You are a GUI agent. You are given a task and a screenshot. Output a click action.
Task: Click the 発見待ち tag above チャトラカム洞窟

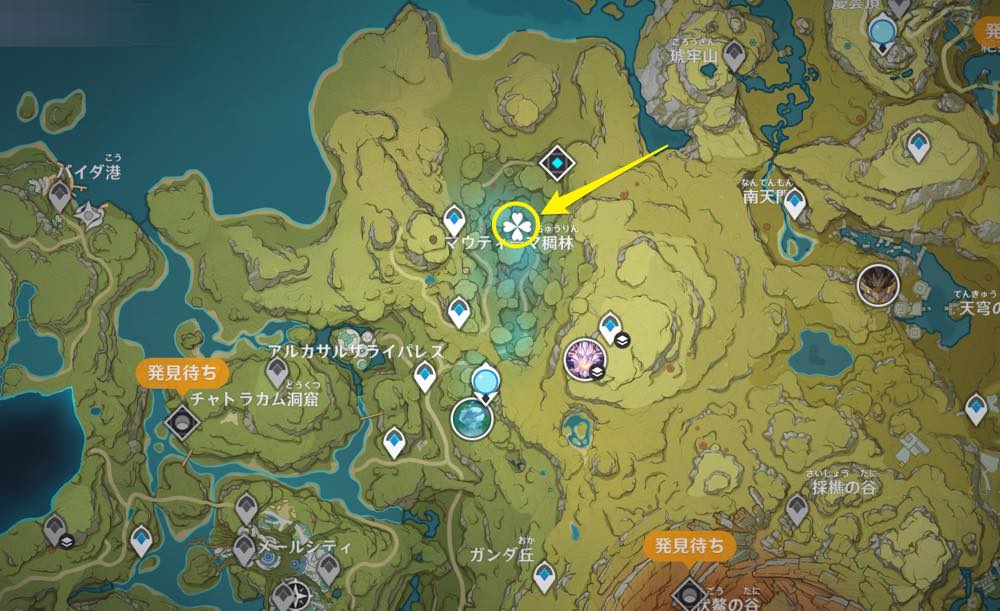point(181,373)
